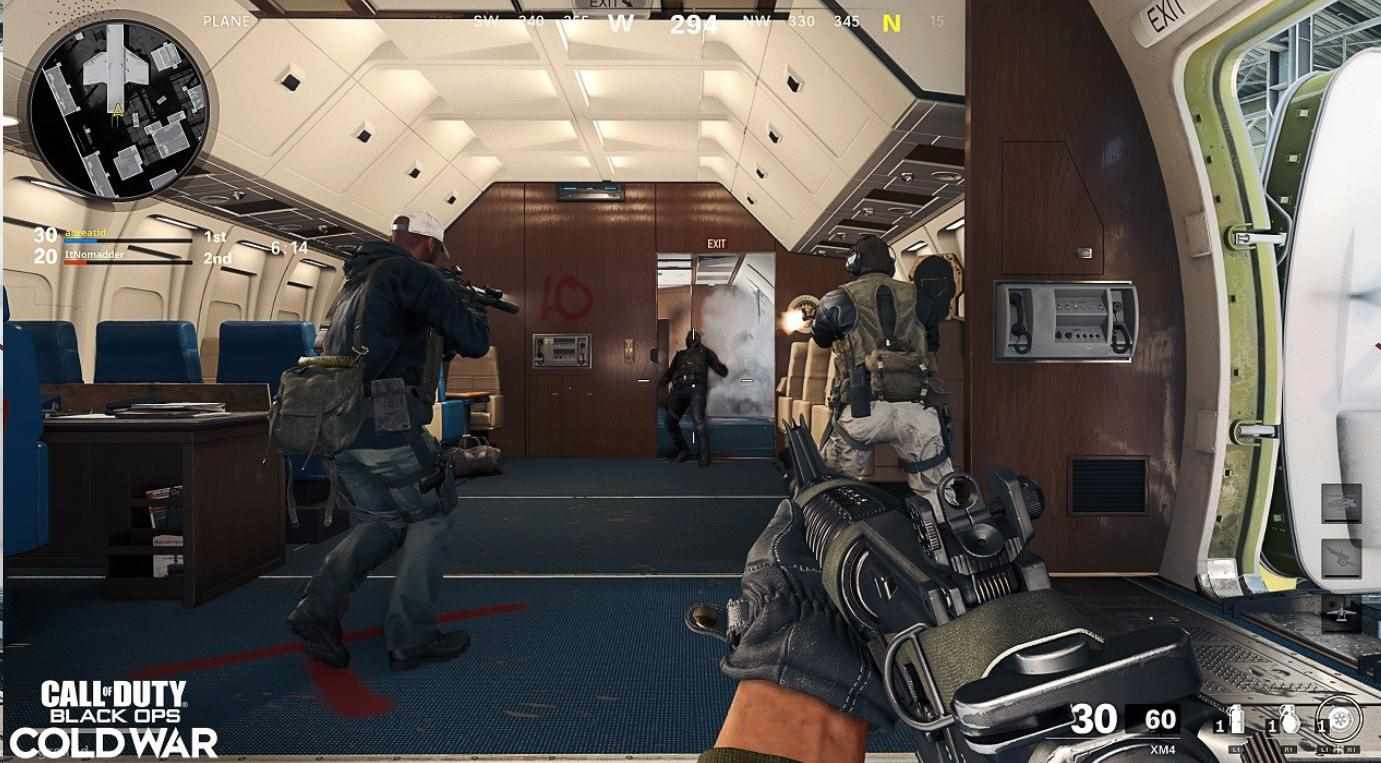Viewport: 1381px width, 763px height.
Task: Activate the artillery cannon scorestreak icon
Action: click(x=1341, y=557)
